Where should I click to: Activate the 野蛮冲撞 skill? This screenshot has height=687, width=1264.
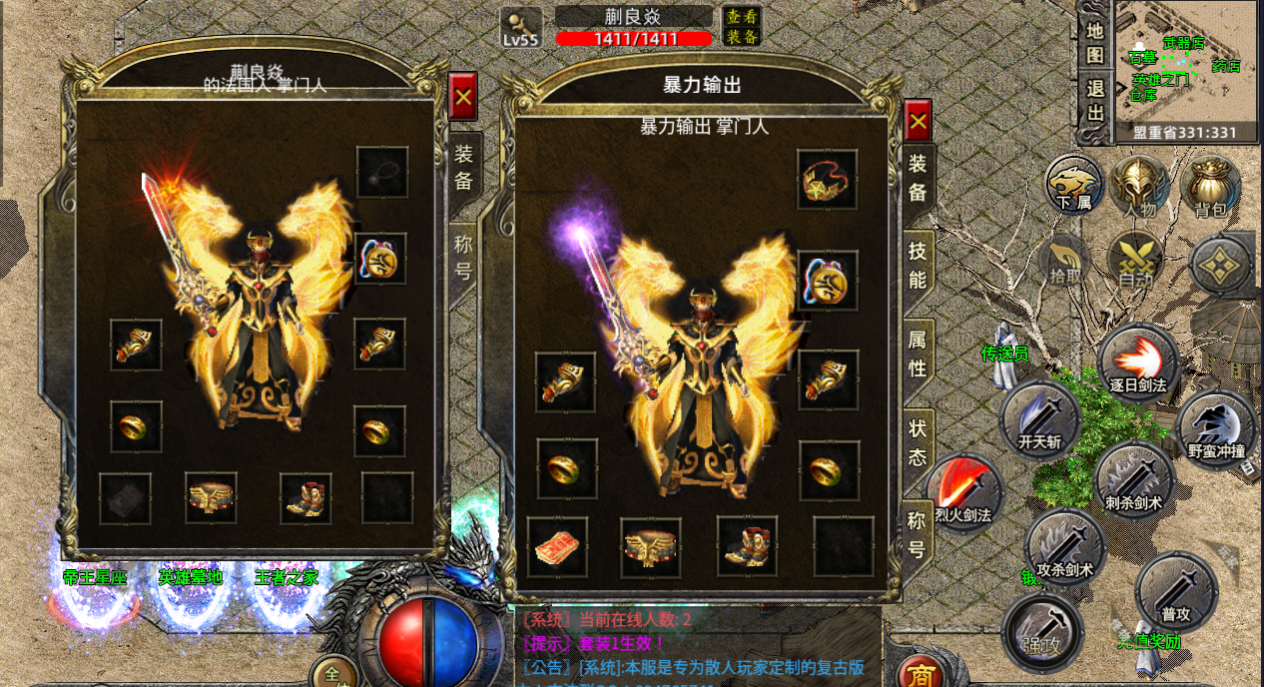[x=1216, y=430]
